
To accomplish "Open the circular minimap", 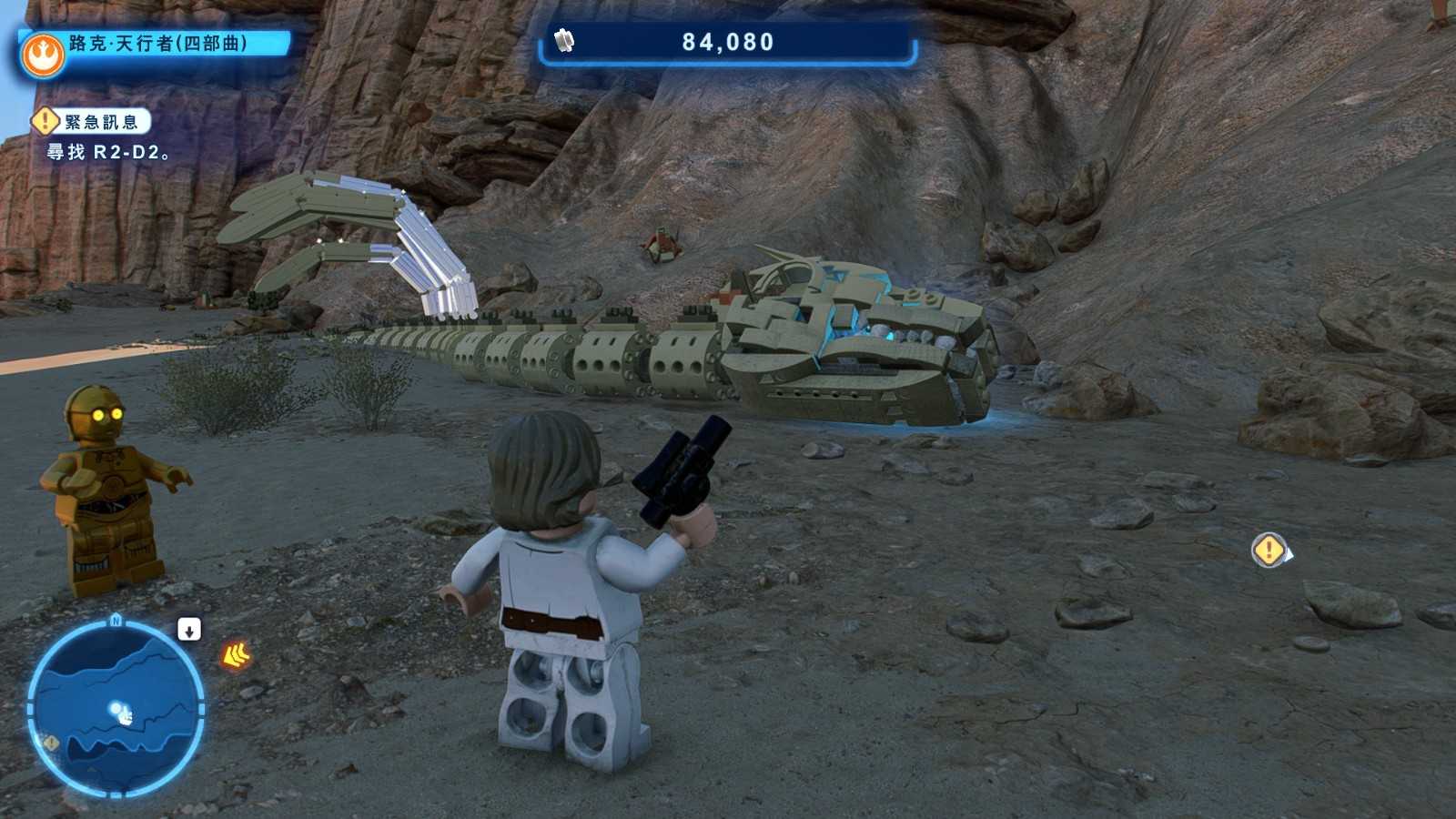I will pyautogui.click(x=116, y=709).
